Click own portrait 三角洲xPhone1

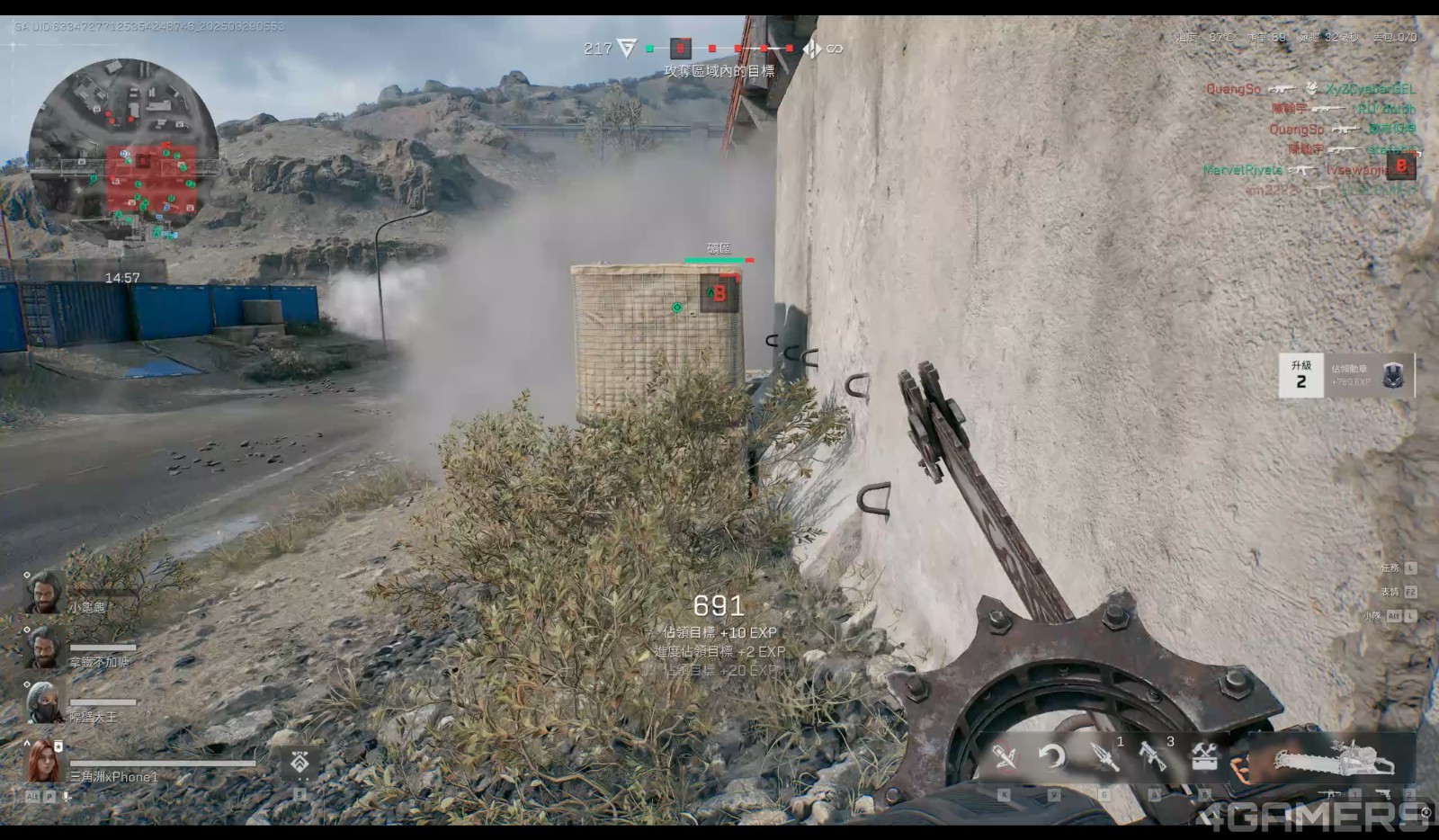(x=43, y=761)
